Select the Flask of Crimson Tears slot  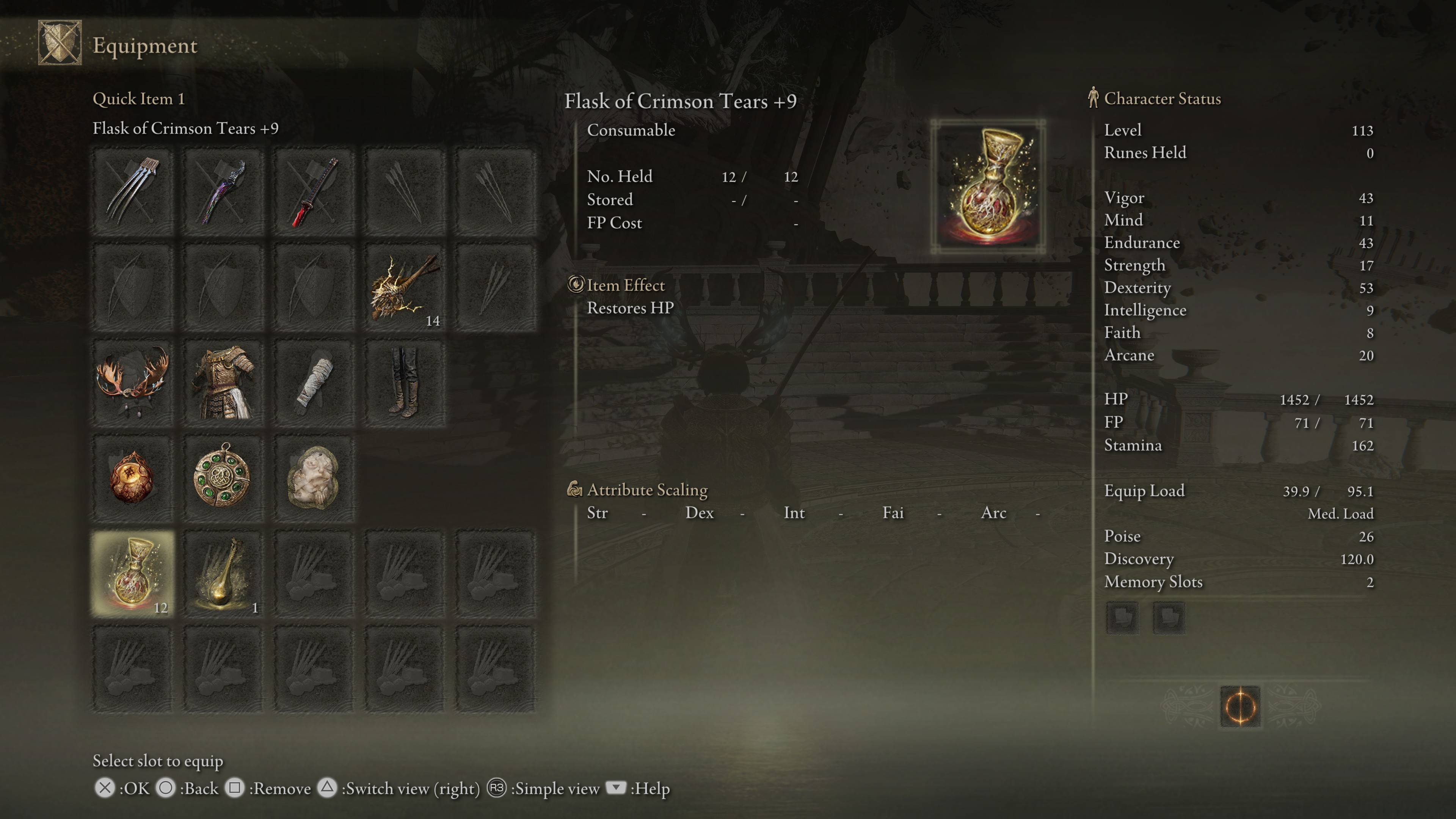point(133,574)
